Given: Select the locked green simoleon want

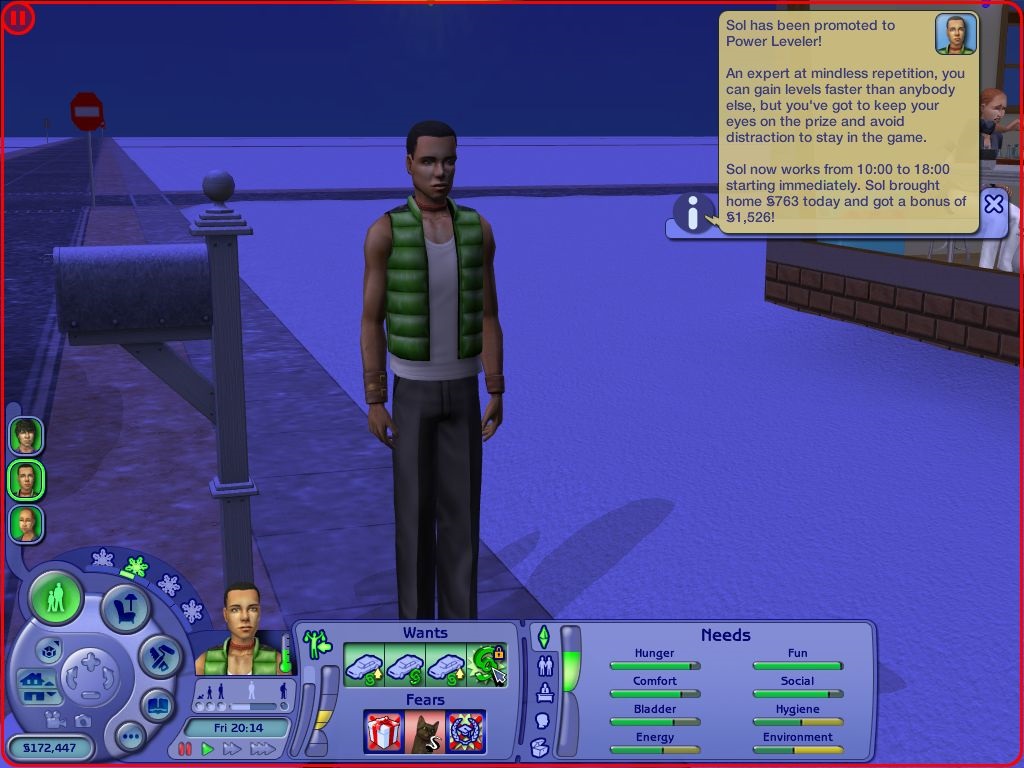Looking at the screenshot, I should point(488,664).
